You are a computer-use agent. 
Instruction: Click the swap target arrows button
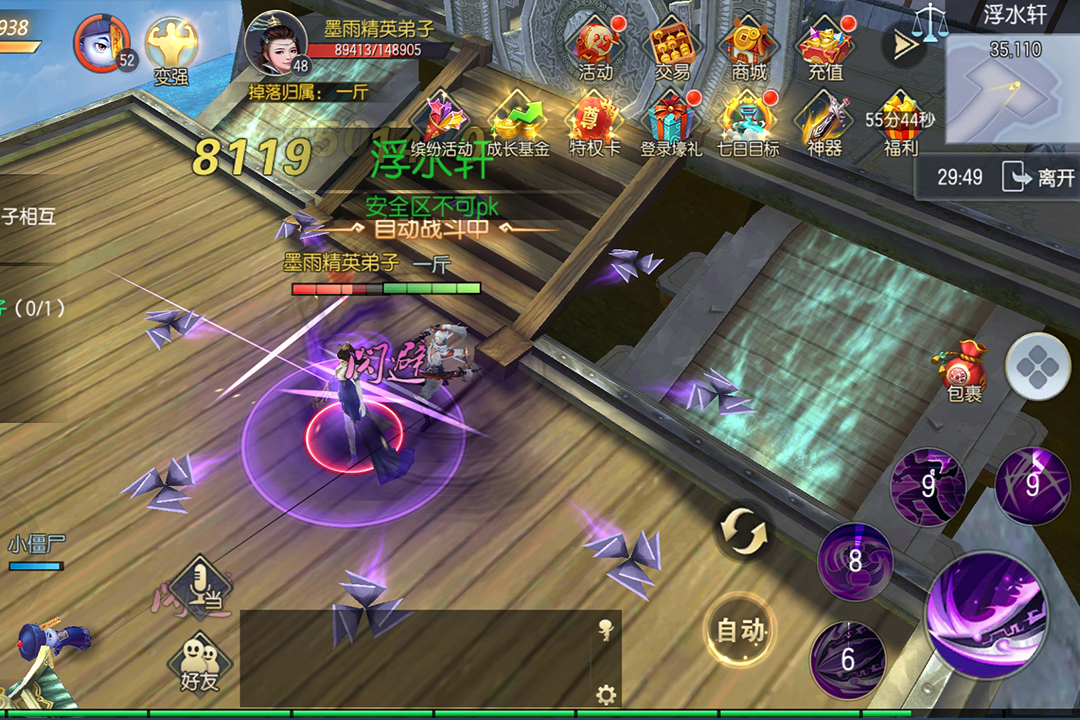coord(745,531)
